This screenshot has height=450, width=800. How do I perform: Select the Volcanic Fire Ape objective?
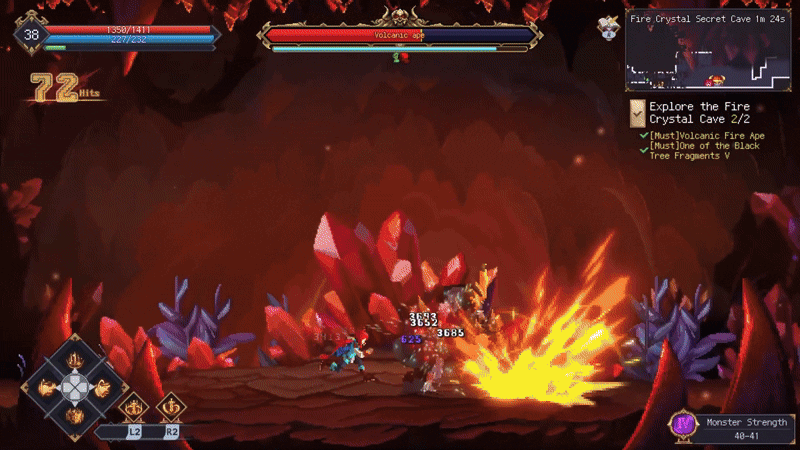[707, 135]
